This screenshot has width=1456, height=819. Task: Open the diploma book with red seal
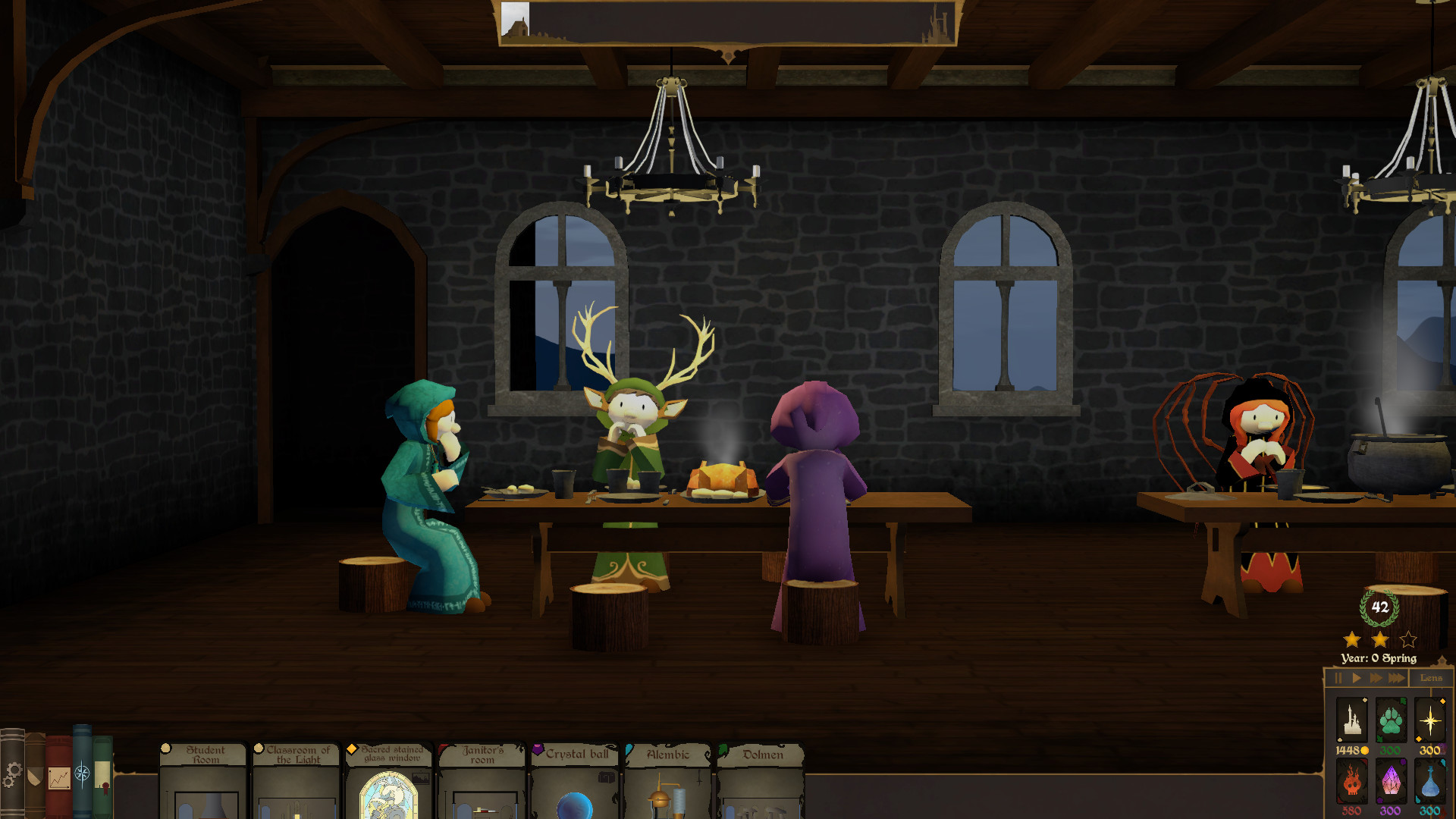click(x=102, y=775)
